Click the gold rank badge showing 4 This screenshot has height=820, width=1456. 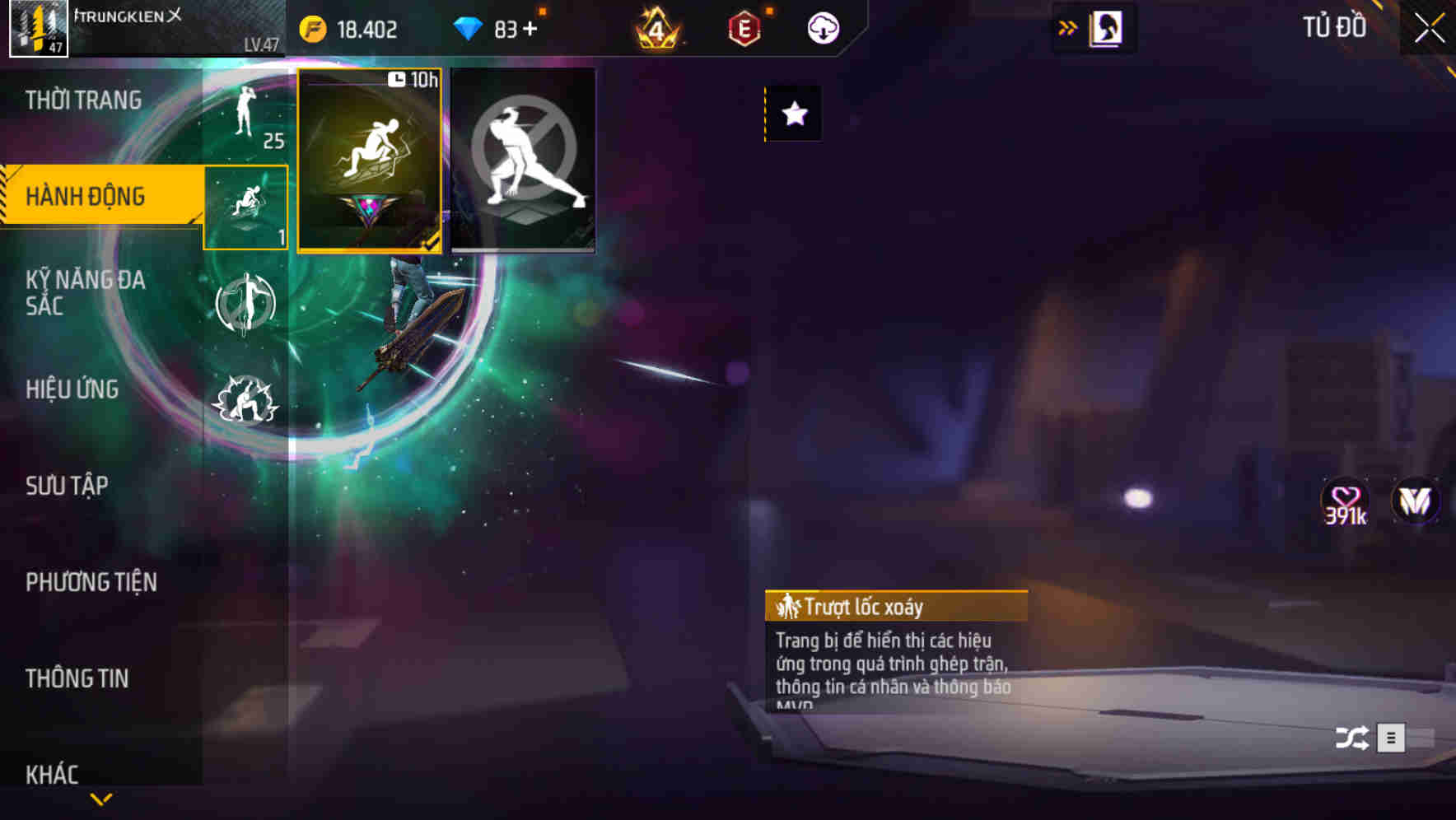(x=659, y=27)
